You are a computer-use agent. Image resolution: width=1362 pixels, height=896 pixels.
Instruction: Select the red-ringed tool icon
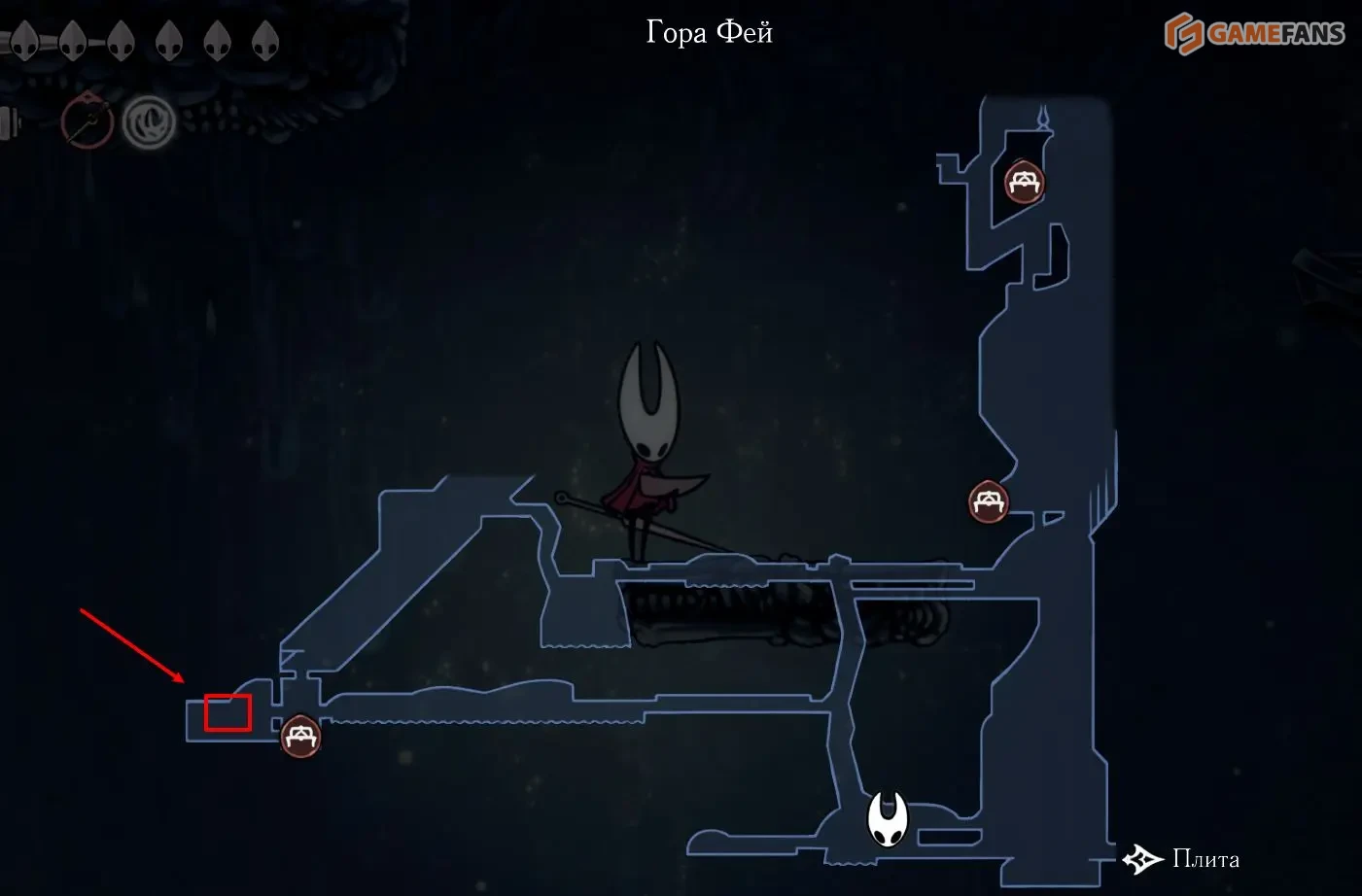(87, 121)
